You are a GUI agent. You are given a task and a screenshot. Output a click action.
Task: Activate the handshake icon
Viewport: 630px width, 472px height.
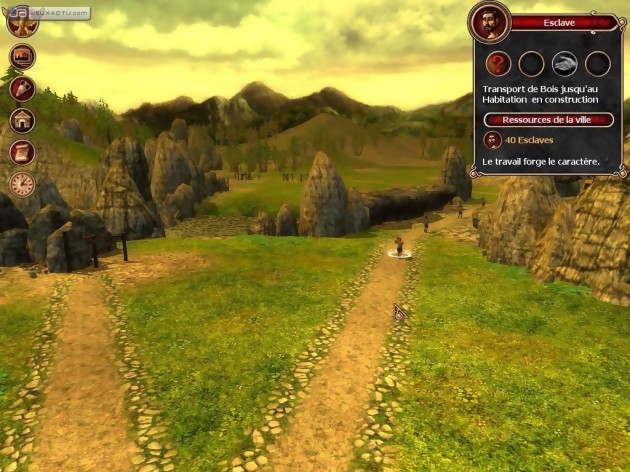click(x=565, y=64)
